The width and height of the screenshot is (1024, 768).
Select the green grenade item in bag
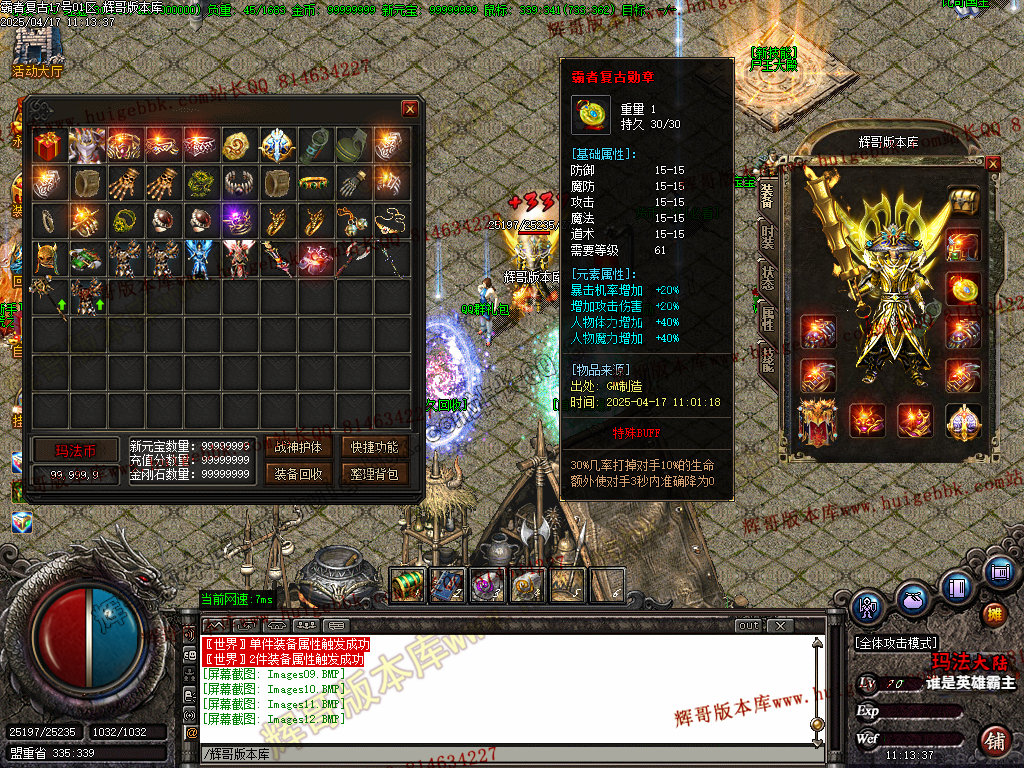[x=351, y=146]
